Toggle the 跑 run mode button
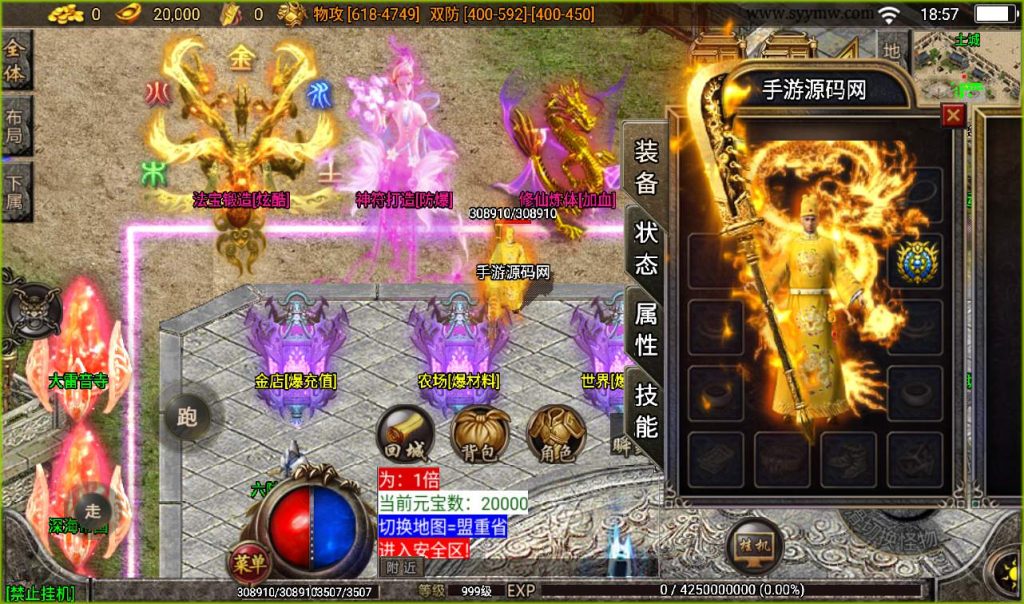The image size is (1024, 604). [187, 416]
